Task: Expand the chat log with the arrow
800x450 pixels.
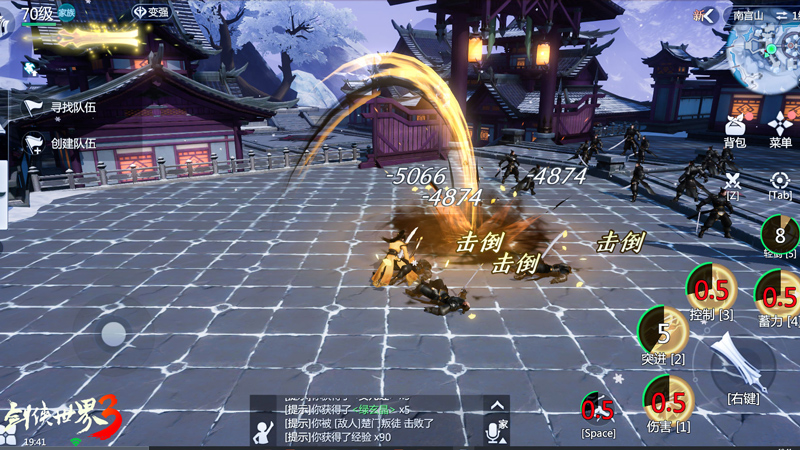Action: click(496, 405)
